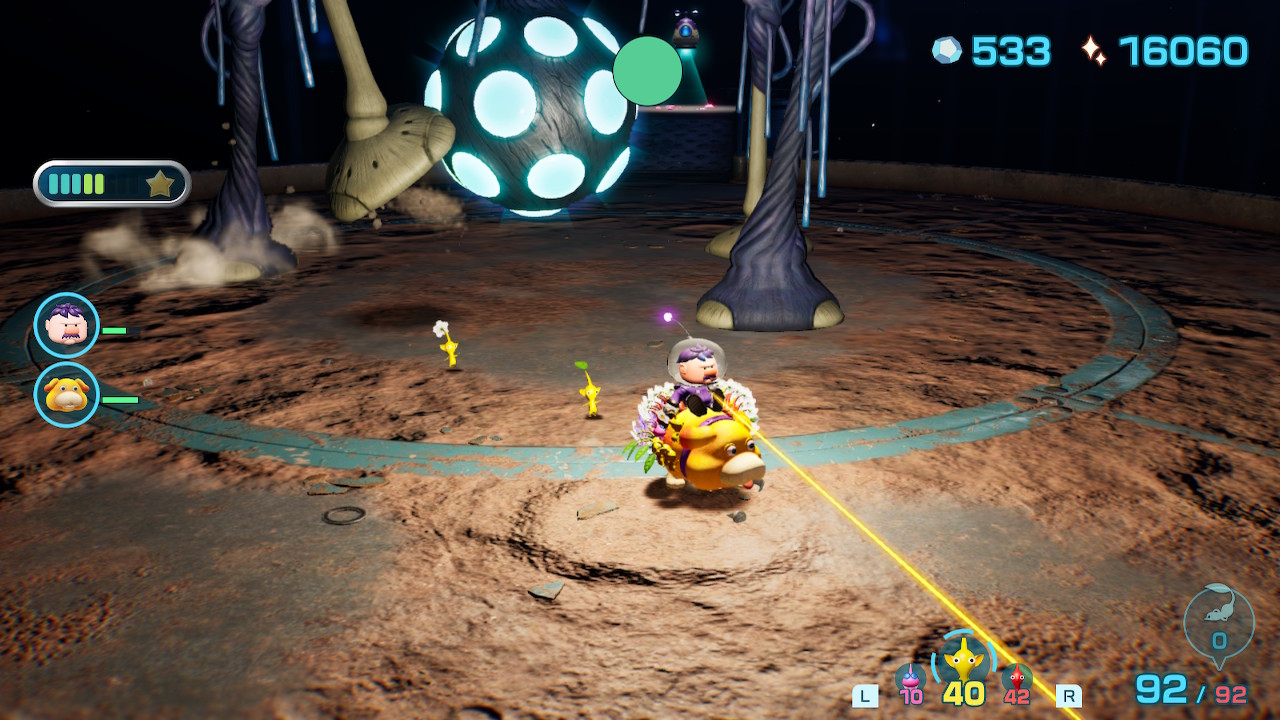Choose the pink Winged Pikmin type
Screen dimensions: 1280x720
[x=910, y=679]
